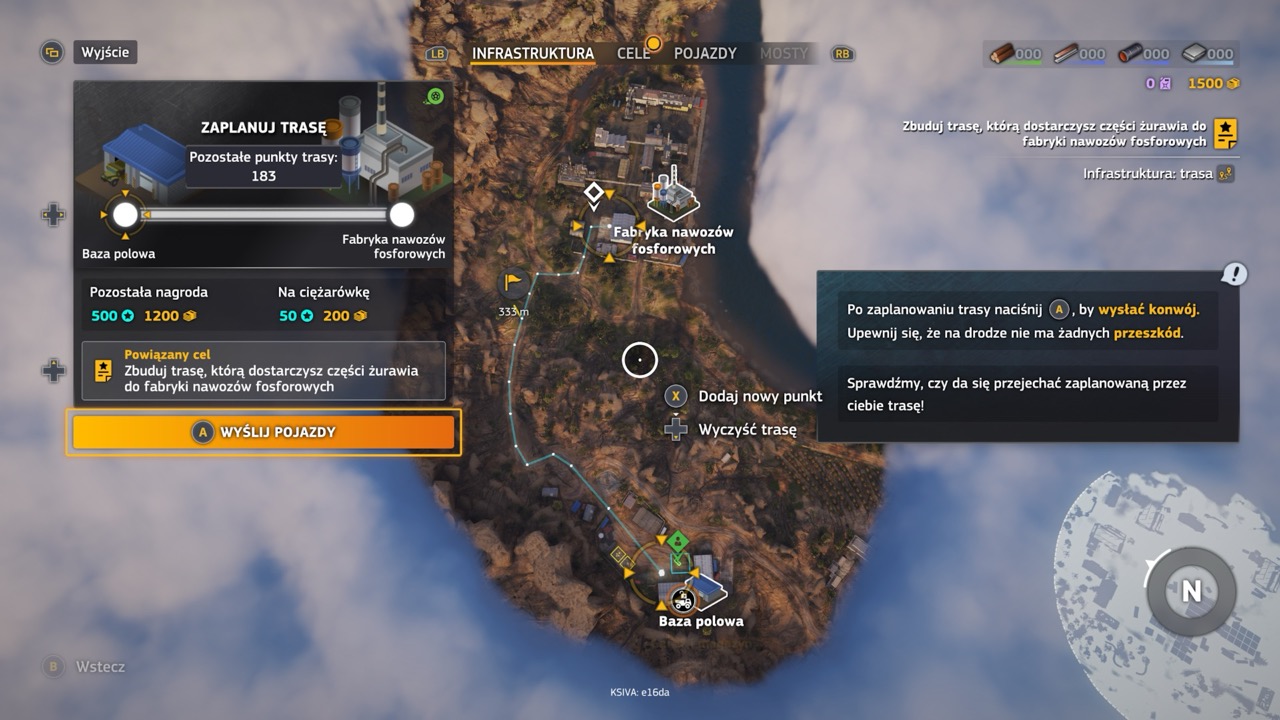1280x720 pixels.
Task: Select the Fabryka nawozów route end node
Action: [401, 215]
